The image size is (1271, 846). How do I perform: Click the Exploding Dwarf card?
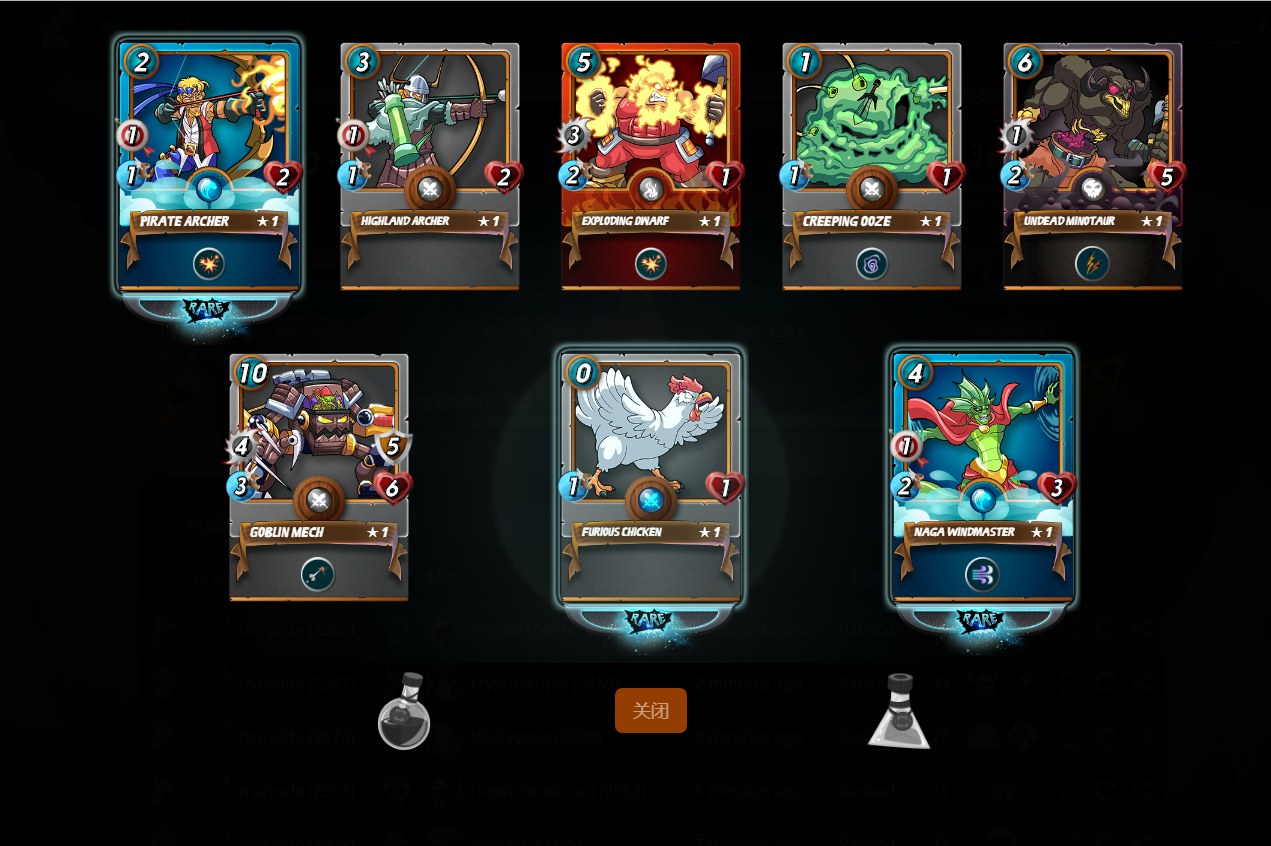[651, 166]
